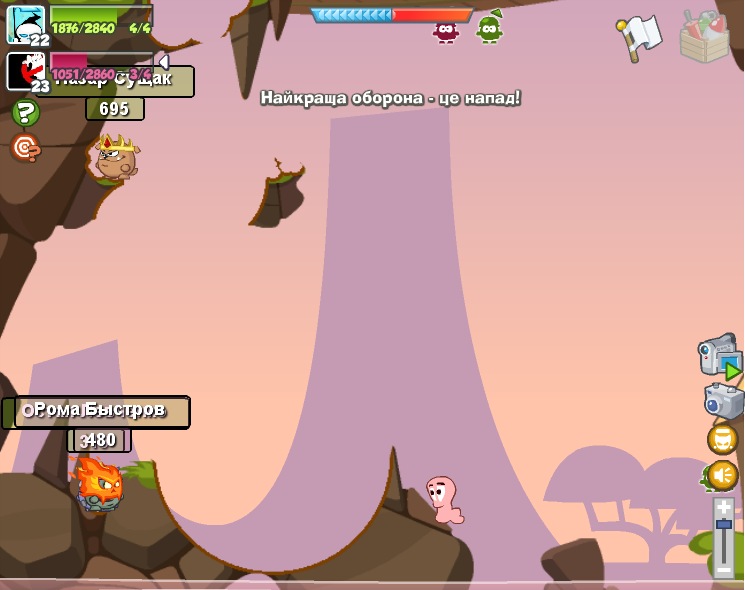Click the small white arrow beside the team bars
The width and height of the screenshot is (745, 590).
tap(163, 62)
